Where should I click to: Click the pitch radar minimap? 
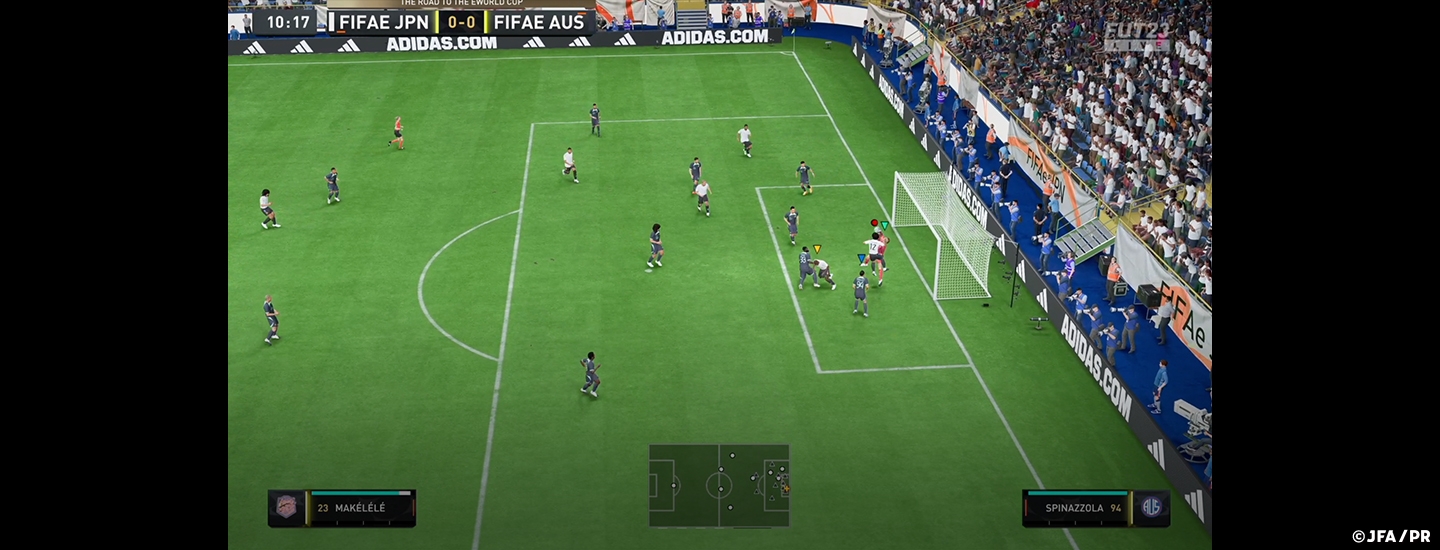[719, 485]
